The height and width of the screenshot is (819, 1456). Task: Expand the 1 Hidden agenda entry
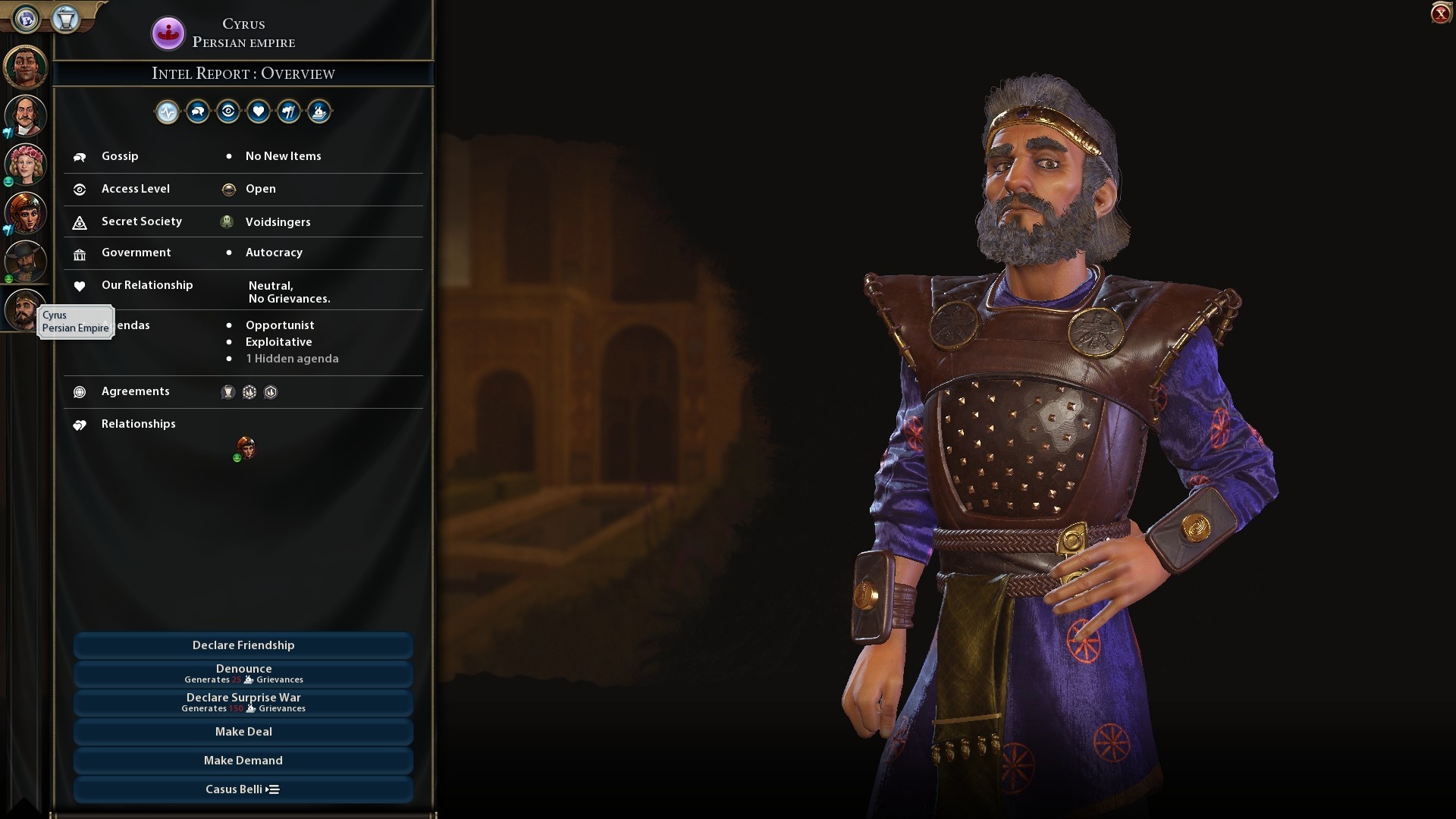click(291, 358)
